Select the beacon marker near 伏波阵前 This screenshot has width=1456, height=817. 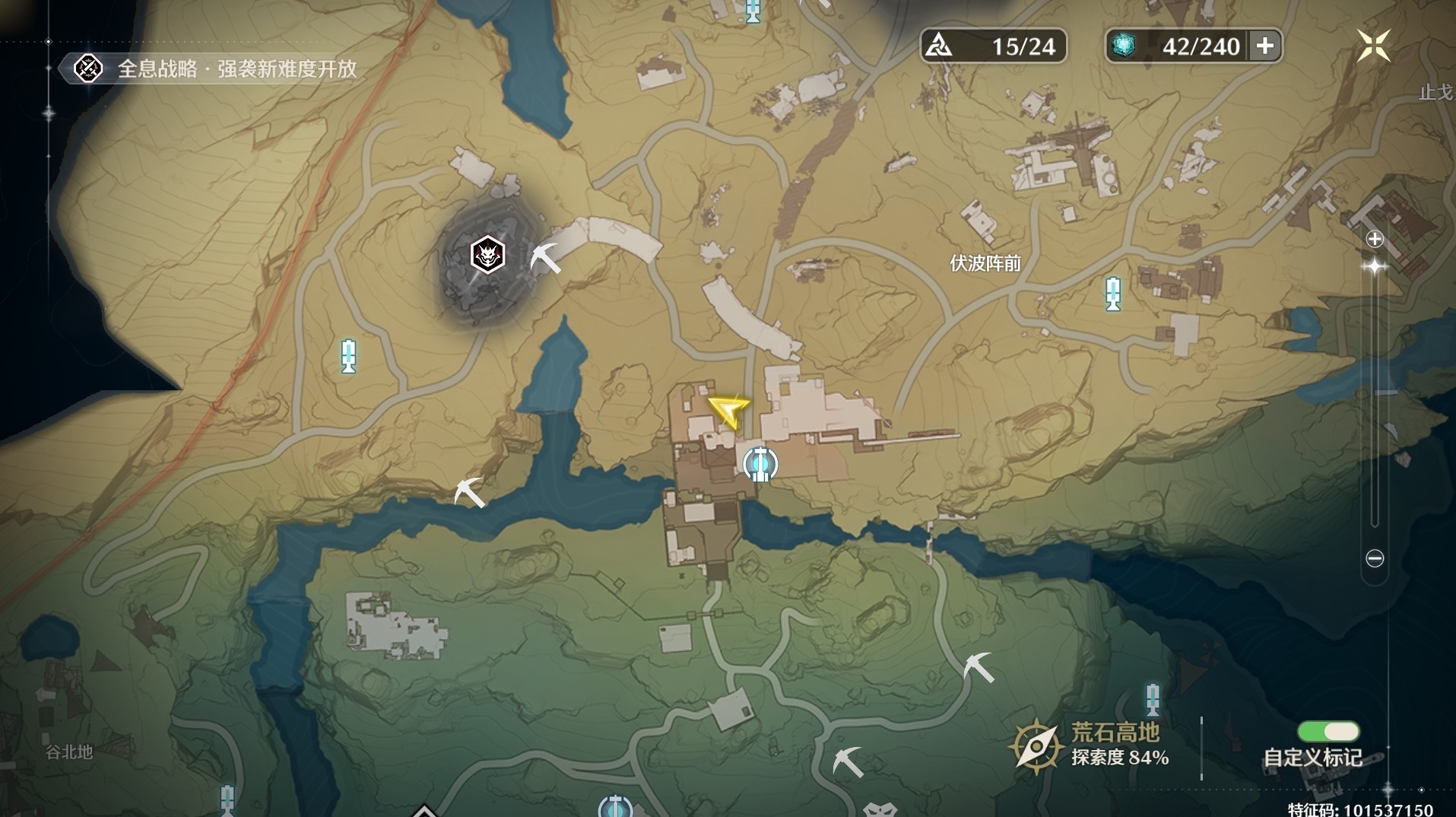point(1113,294)
